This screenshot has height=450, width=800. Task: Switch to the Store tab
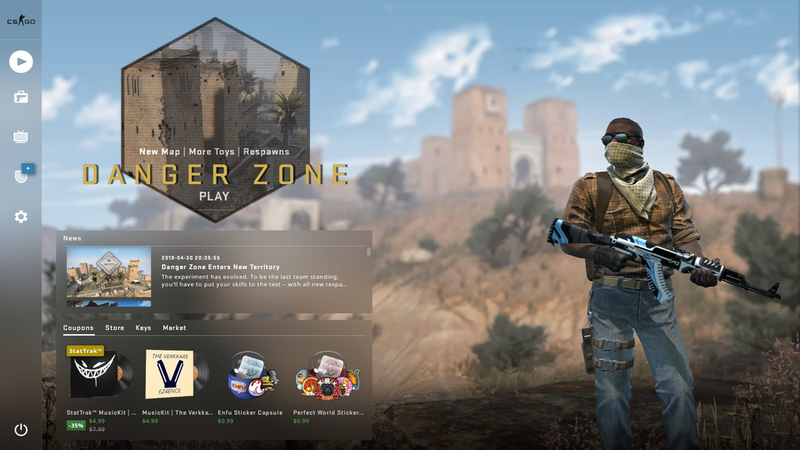115,328
